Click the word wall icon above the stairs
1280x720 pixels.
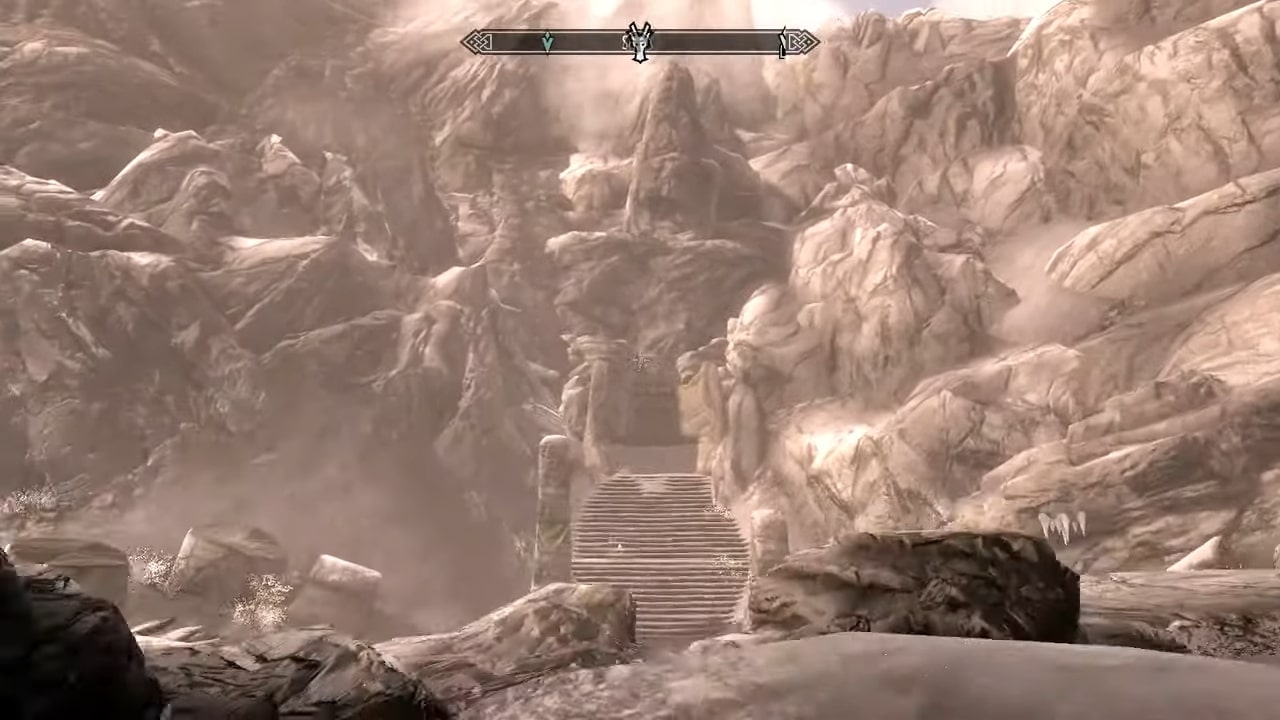tap(640, 363)
